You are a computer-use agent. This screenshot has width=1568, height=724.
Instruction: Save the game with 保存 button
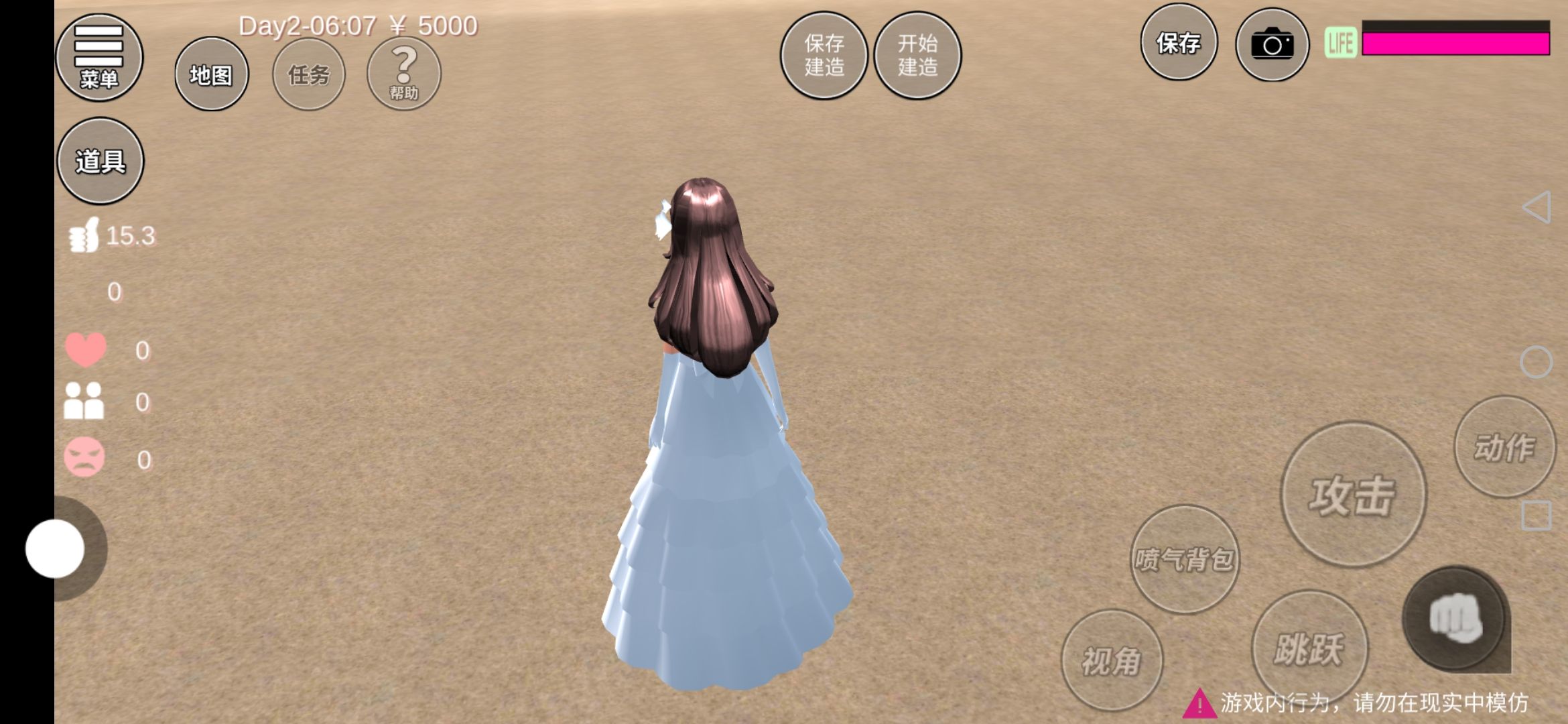coord(1178,44)
